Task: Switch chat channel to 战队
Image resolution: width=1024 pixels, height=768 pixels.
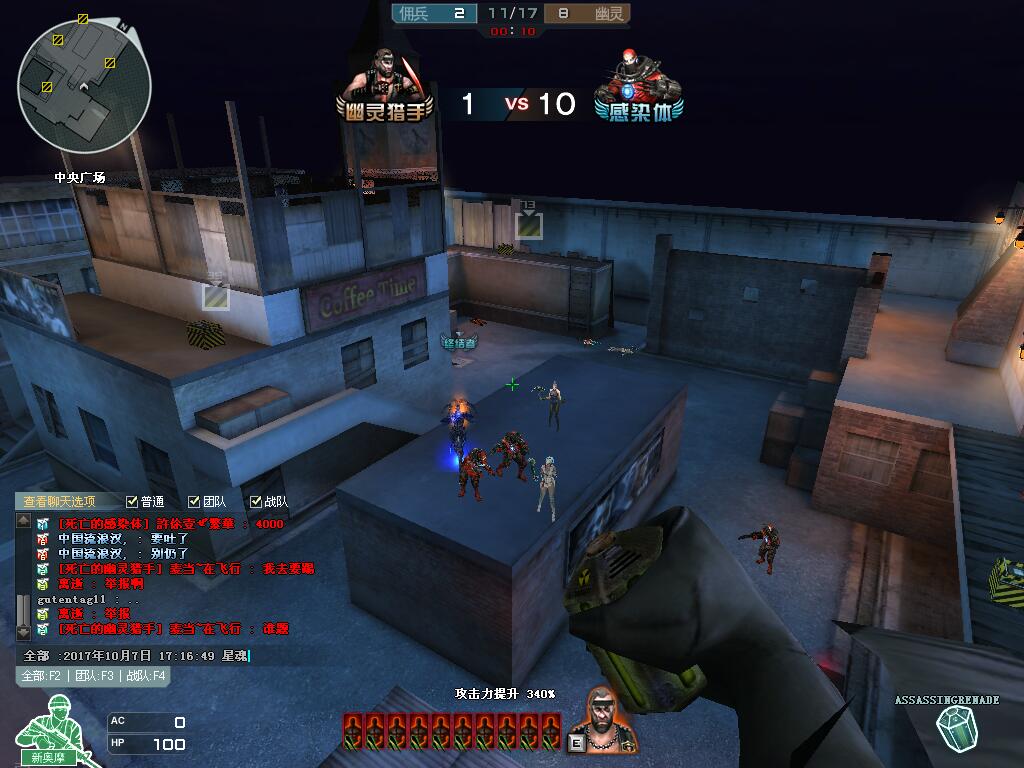Action: pyautogui.click(x=145, y=676)
